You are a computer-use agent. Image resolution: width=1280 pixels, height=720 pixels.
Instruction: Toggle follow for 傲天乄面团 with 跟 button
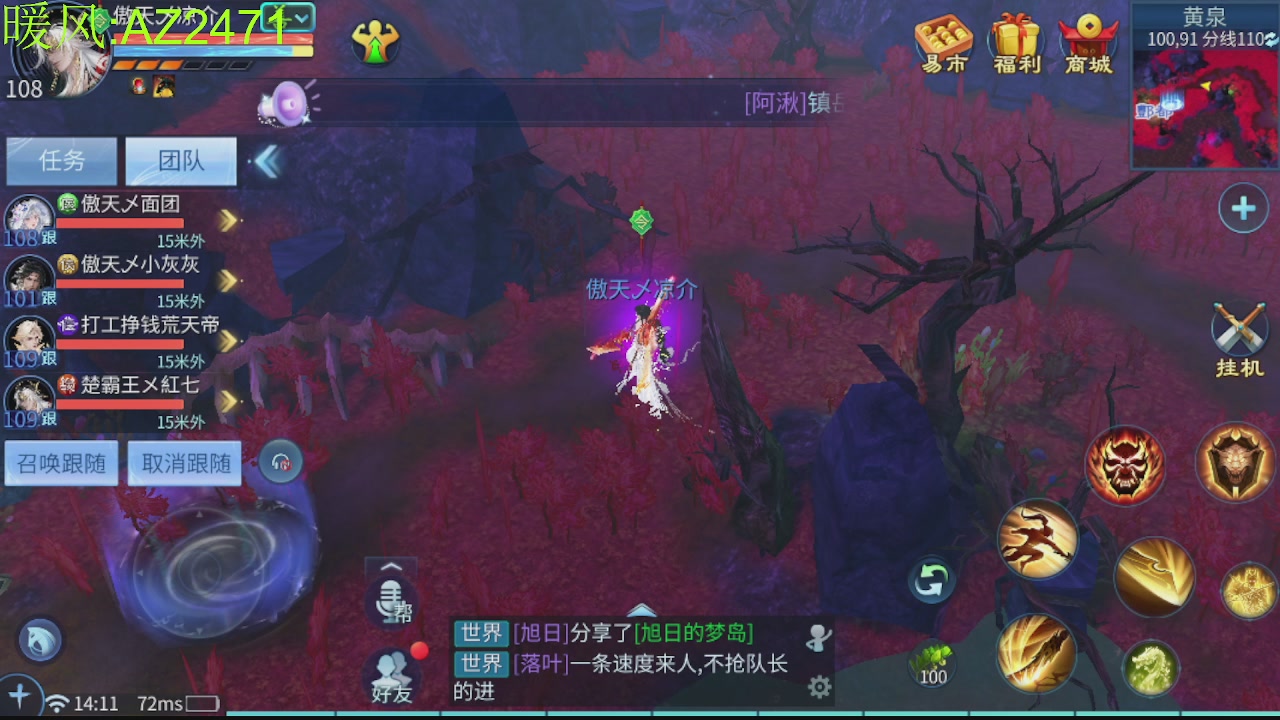(49, 239)
